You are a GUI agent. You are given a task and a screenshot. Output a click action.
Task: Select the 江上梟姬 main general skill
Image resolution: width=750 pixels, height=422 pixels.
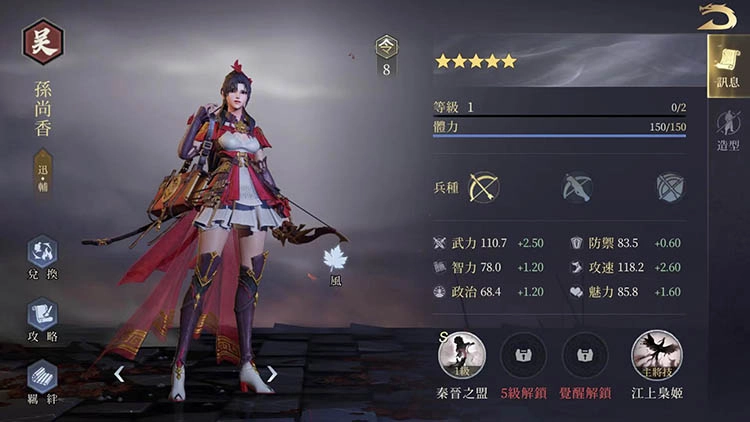pos(656,354)
